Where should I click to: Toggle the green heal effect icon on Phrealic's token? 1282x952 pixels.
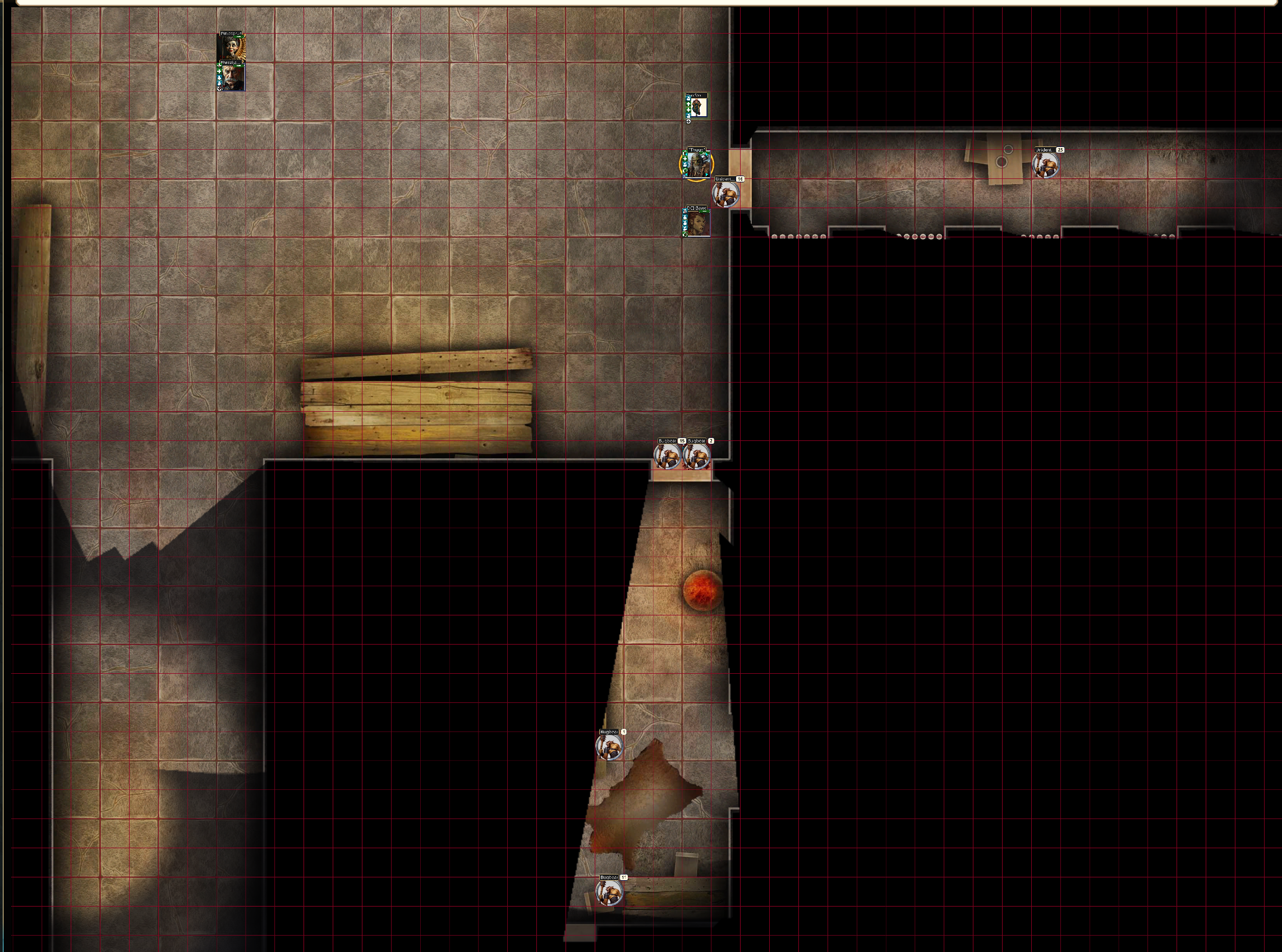[x=219, y=71]
